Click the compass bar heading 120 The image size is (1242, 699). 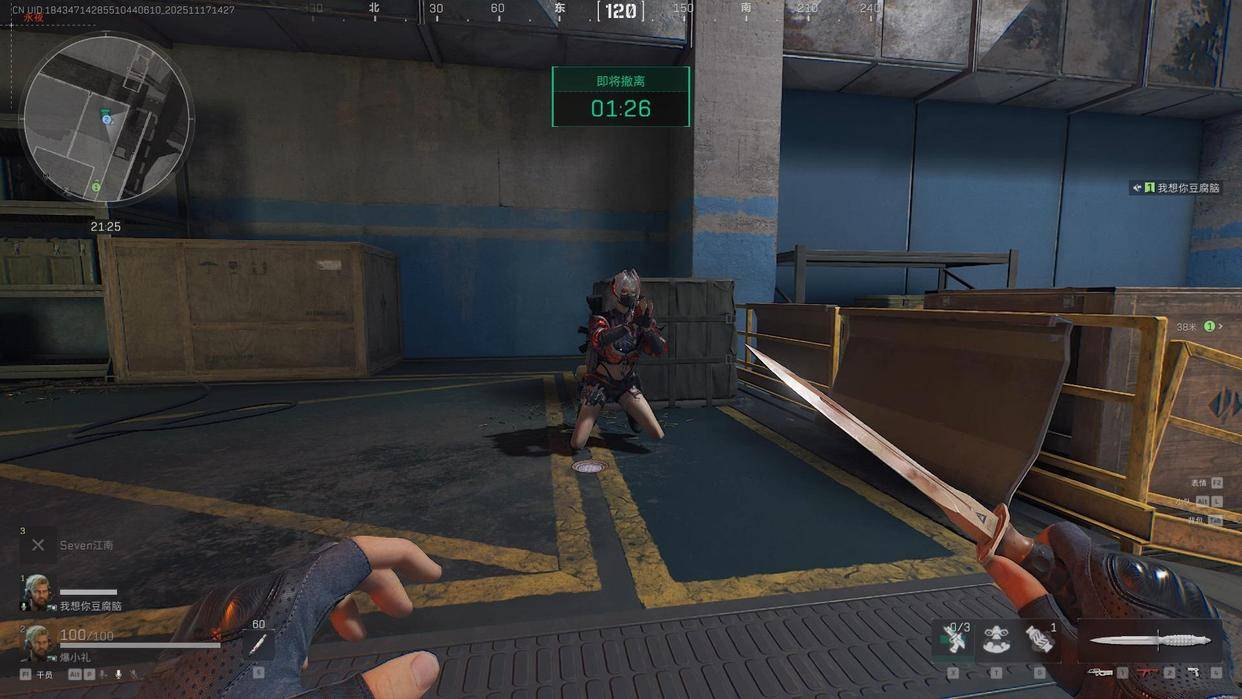pyautogui.click(x=620, y=11)
